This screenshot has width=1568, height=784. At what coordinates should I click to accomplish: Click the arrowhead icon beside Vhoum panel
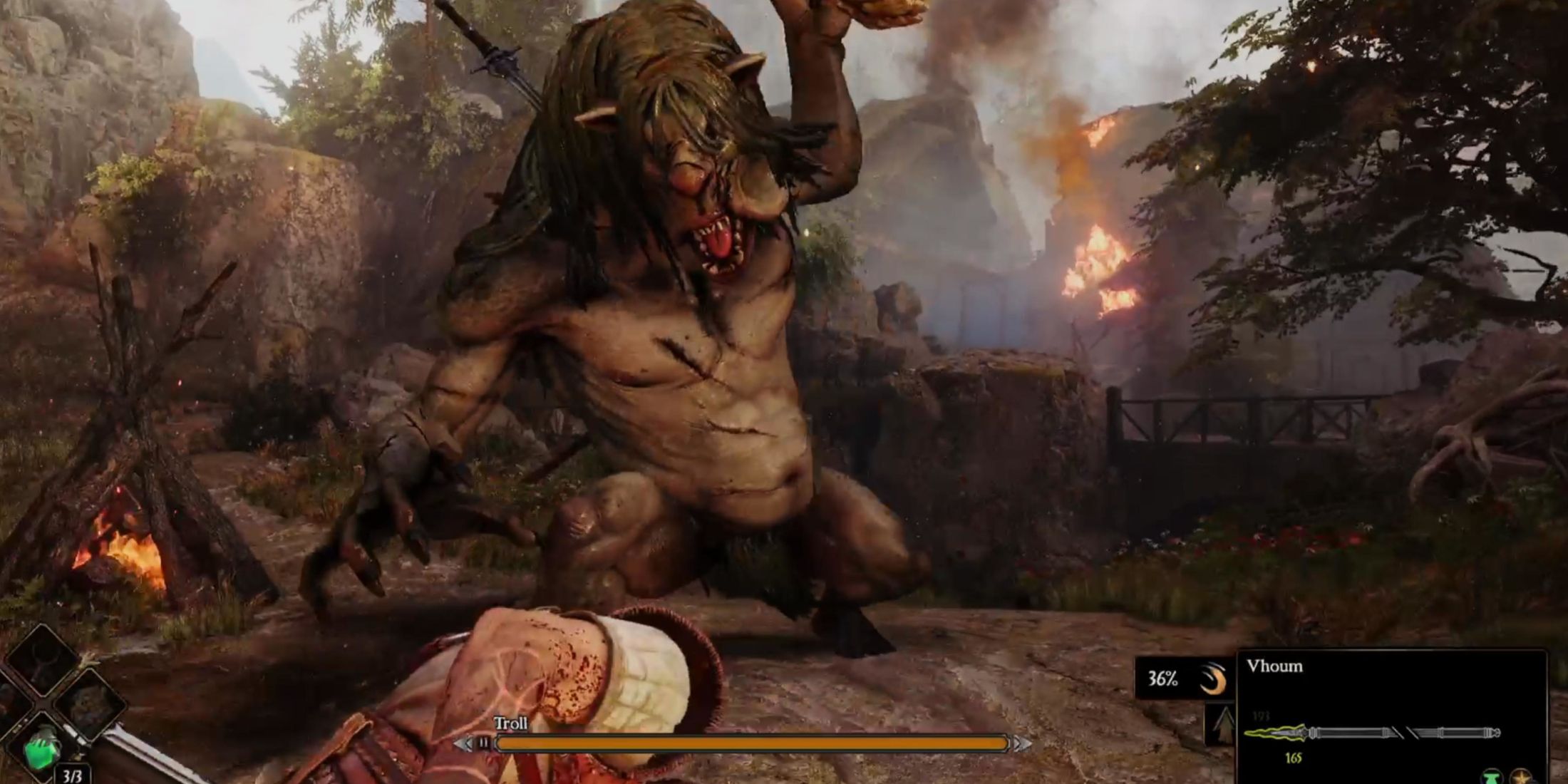point(1223,724)
